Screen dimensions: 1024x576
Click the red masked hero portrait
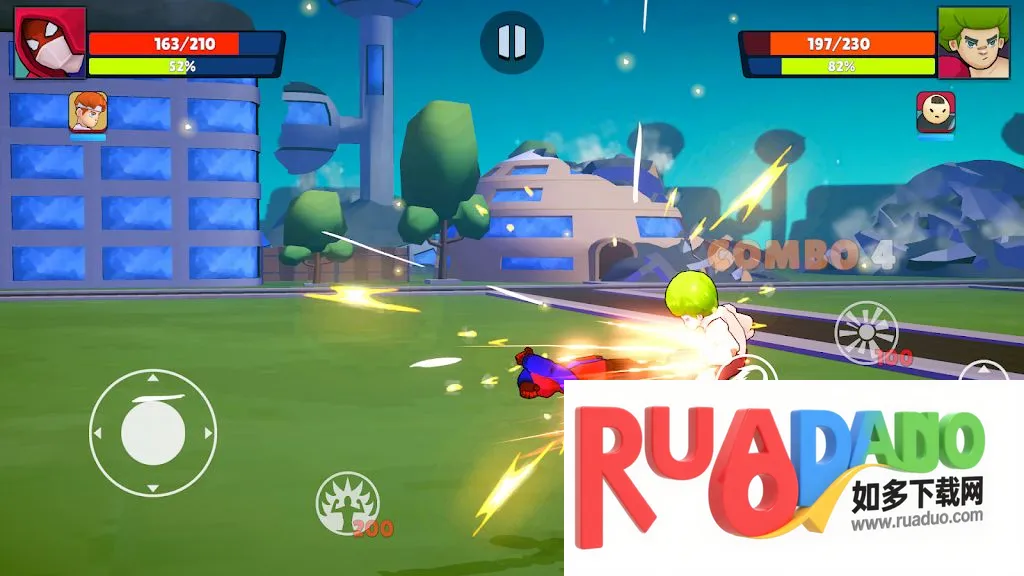pyautogui.click(x=49, y=42)
